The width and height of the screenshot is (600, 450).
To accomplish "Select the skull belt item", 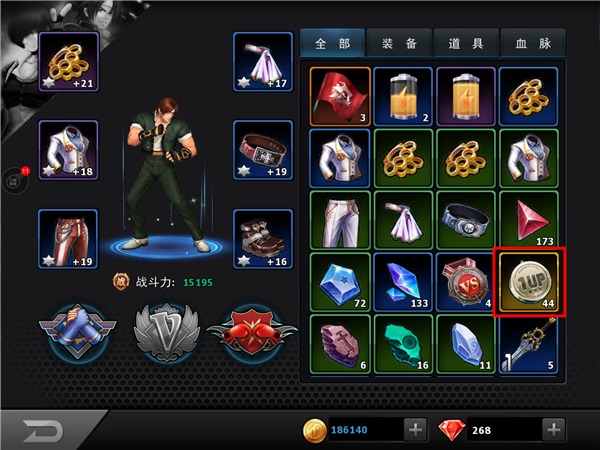I will [x=465, y=219].
